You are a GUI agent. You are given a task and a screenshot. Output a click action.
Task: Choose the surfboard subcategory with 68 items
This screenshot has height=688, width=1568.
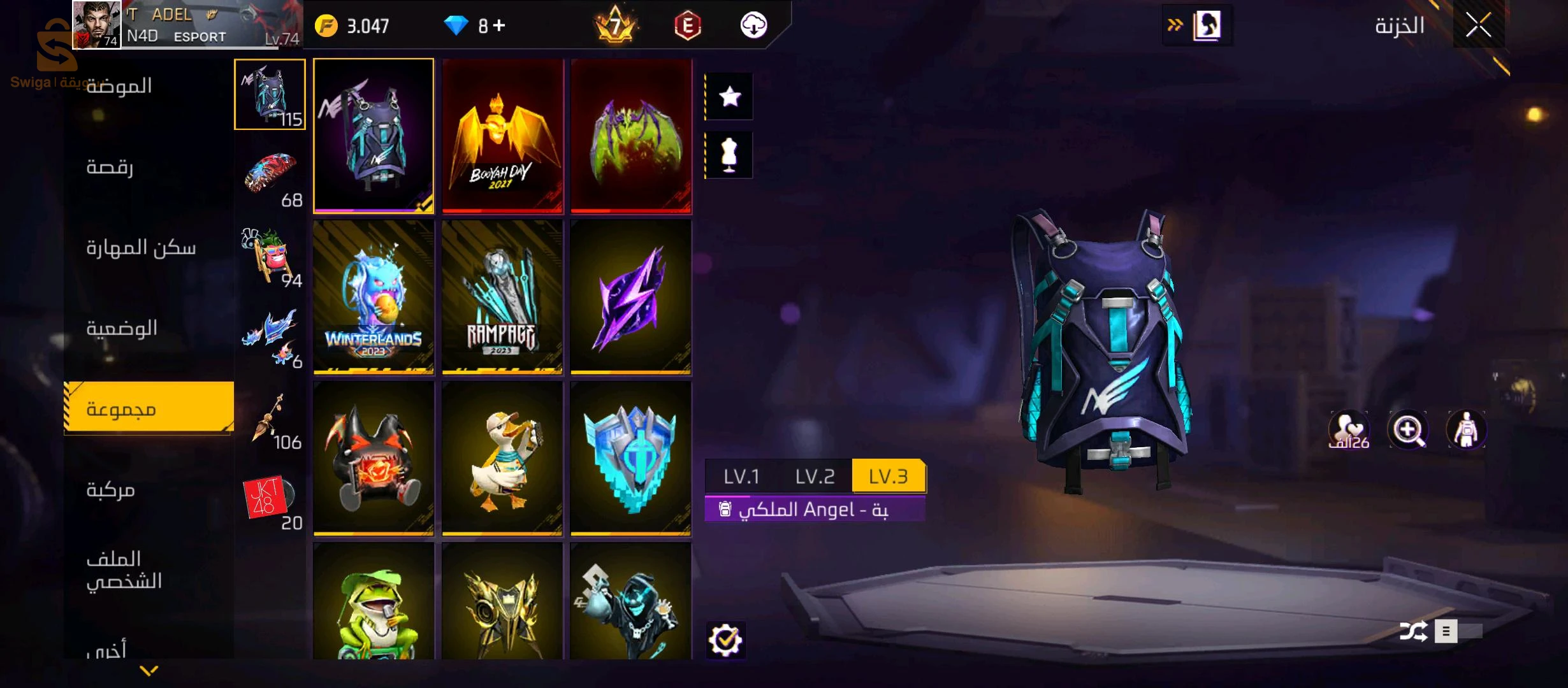click(270, 175)
